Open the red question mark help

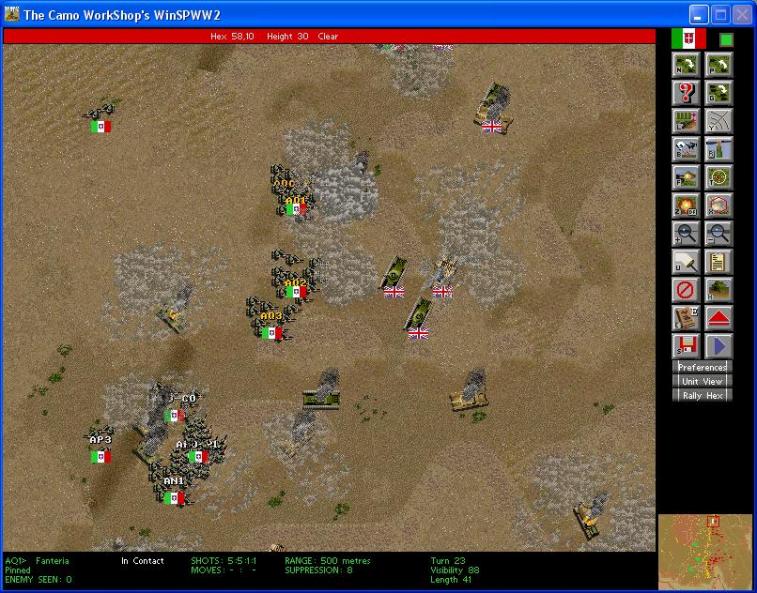687,93
